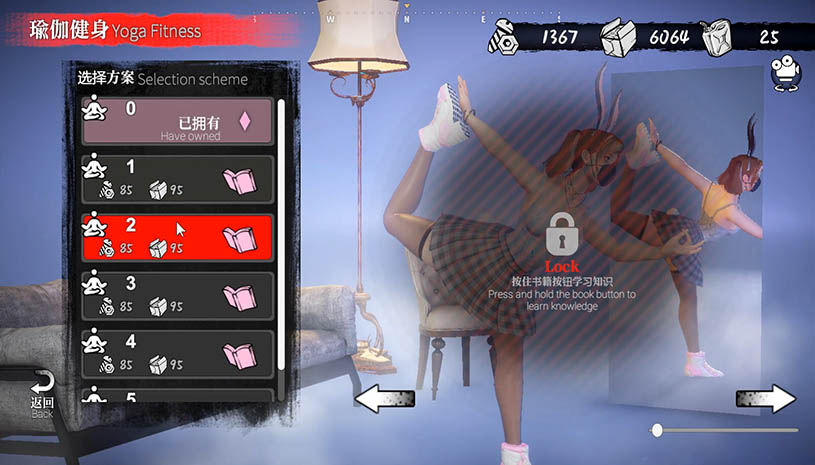
Task: Show the previous pose with left arrow
Action: [x=386, y=399]
